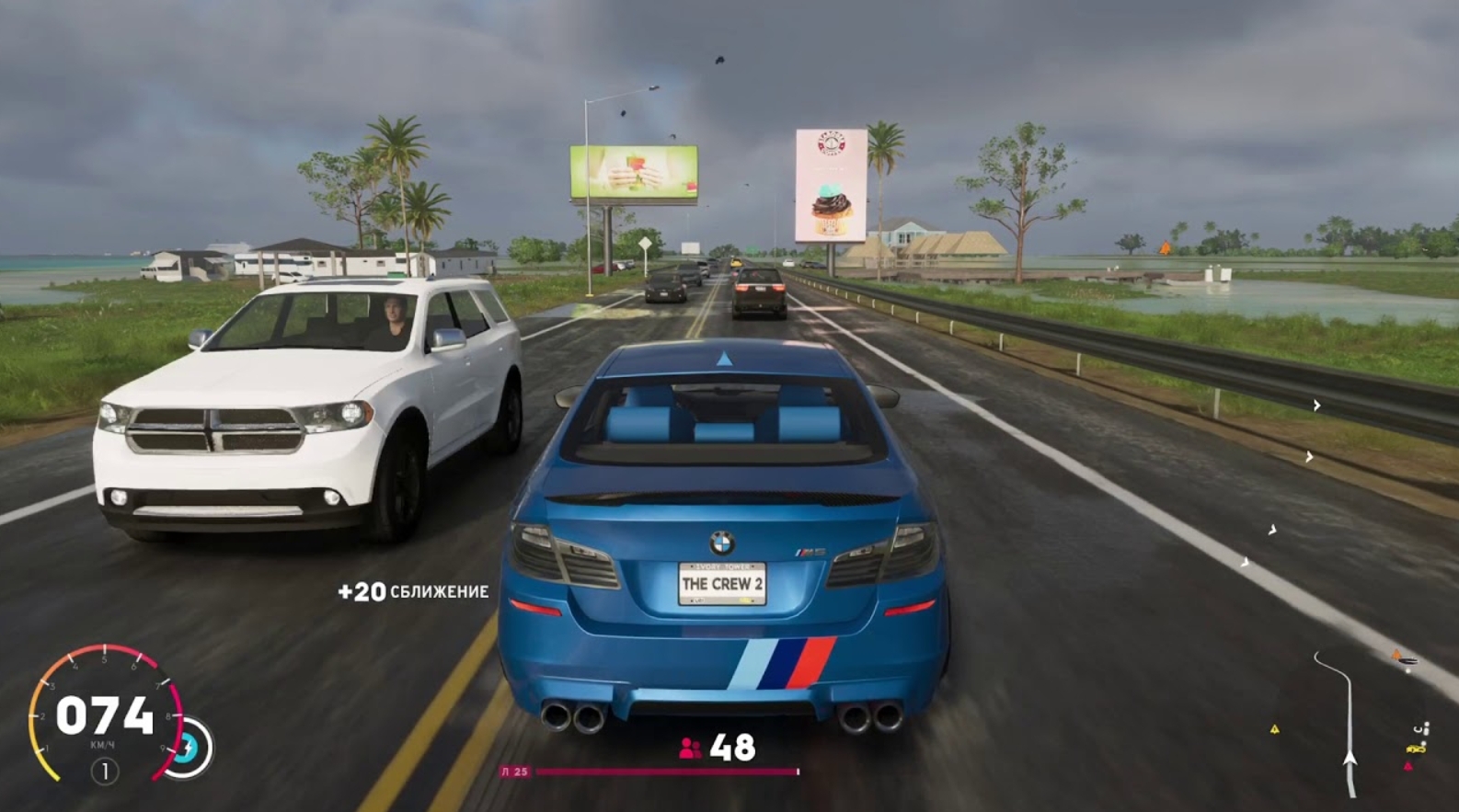Click the white player arrow on the minimap
This screenshot has height=812, width=1459.
coord(1350,759)
